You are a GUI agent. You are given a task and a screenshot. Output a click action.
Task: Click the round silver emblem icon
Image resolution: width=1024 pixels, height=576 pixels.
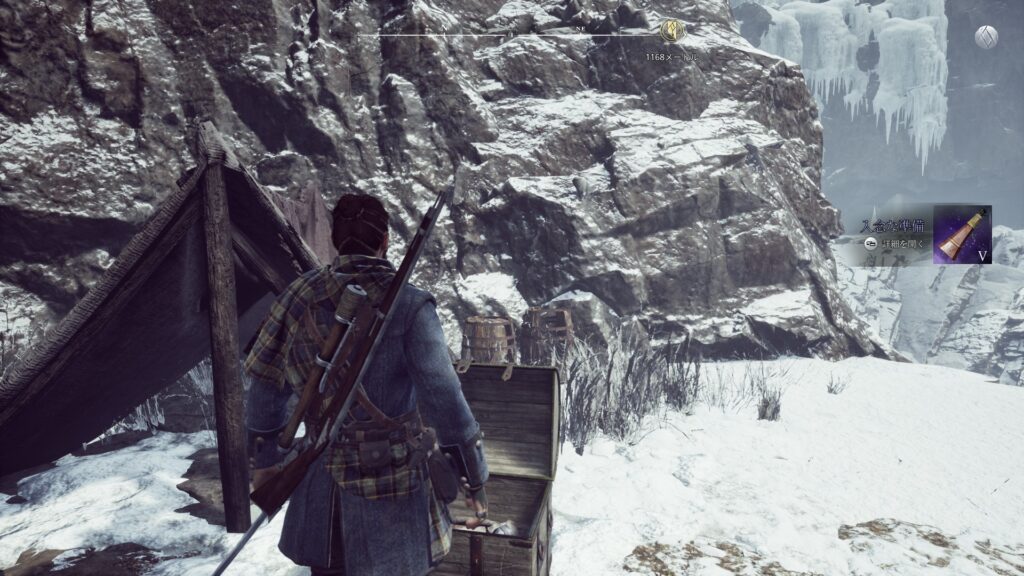coord(986,37)
